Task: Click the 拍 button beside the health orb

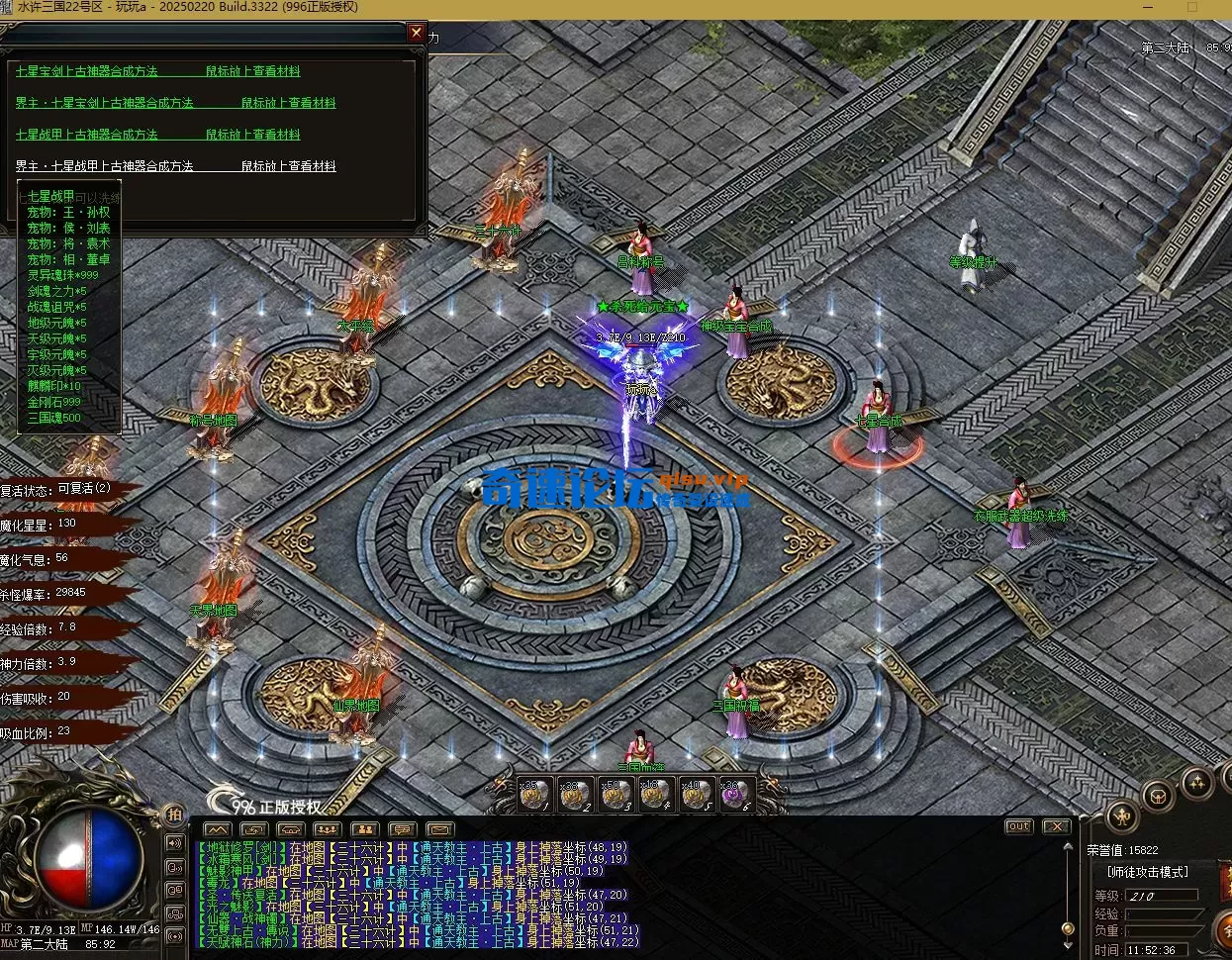Action: point(174,815)
